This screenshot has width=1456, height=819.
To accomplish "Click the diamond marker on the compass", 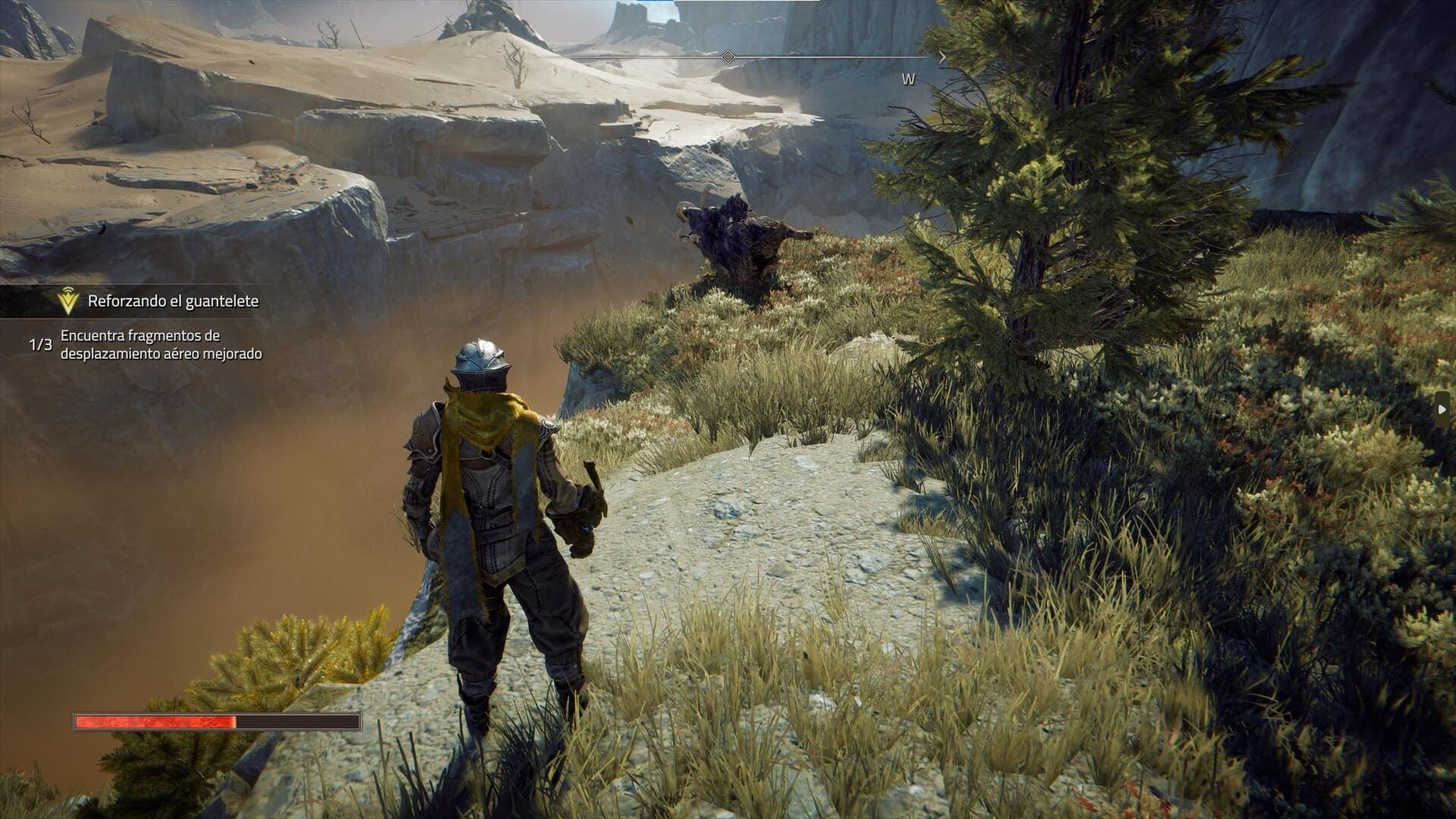I will pos(727,57).
